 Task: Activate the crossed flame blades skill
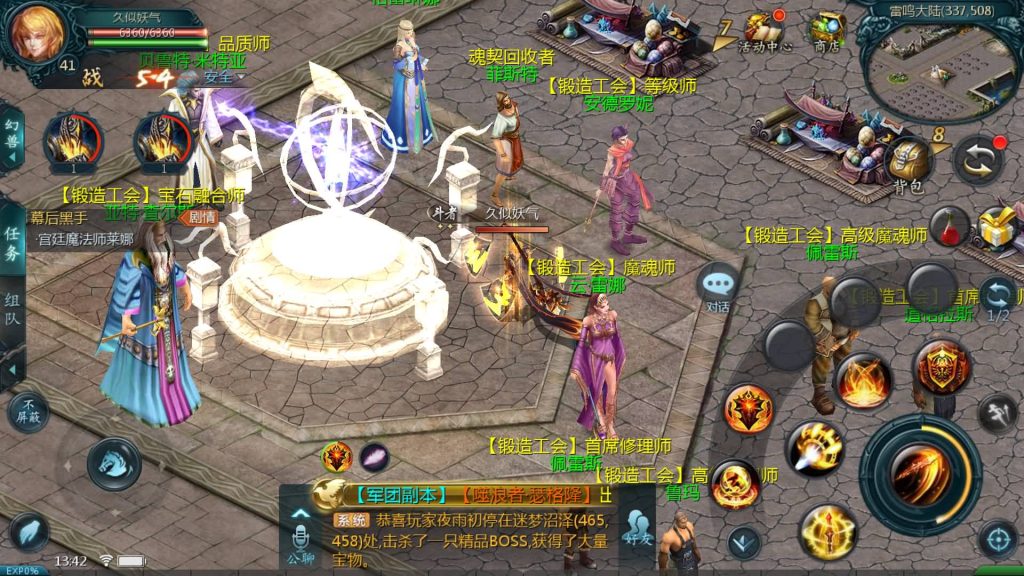tap(864, 381)
